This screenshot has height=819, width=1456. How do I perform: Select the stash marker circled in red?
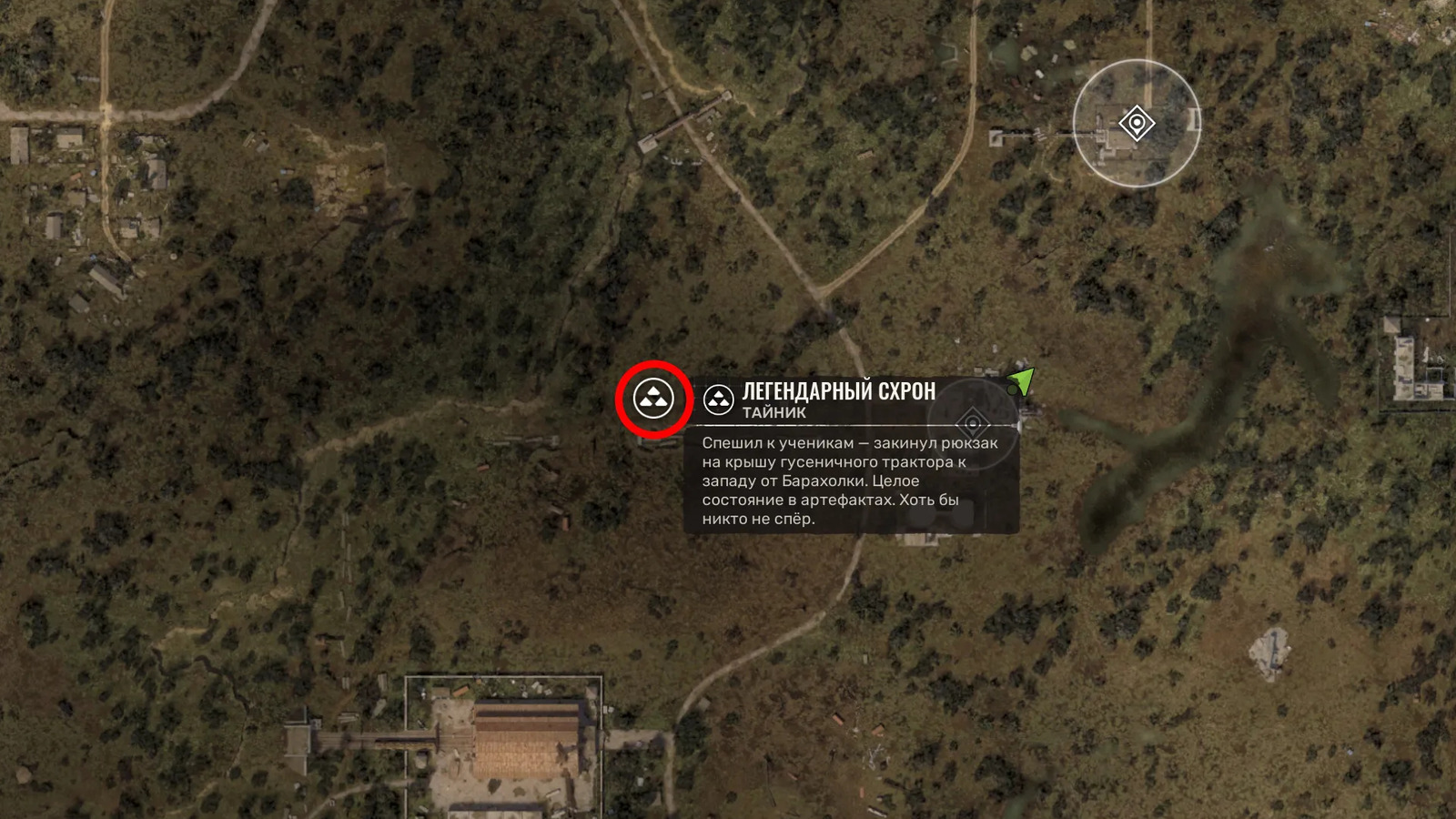pyautogui.click(x=653, y=399)
